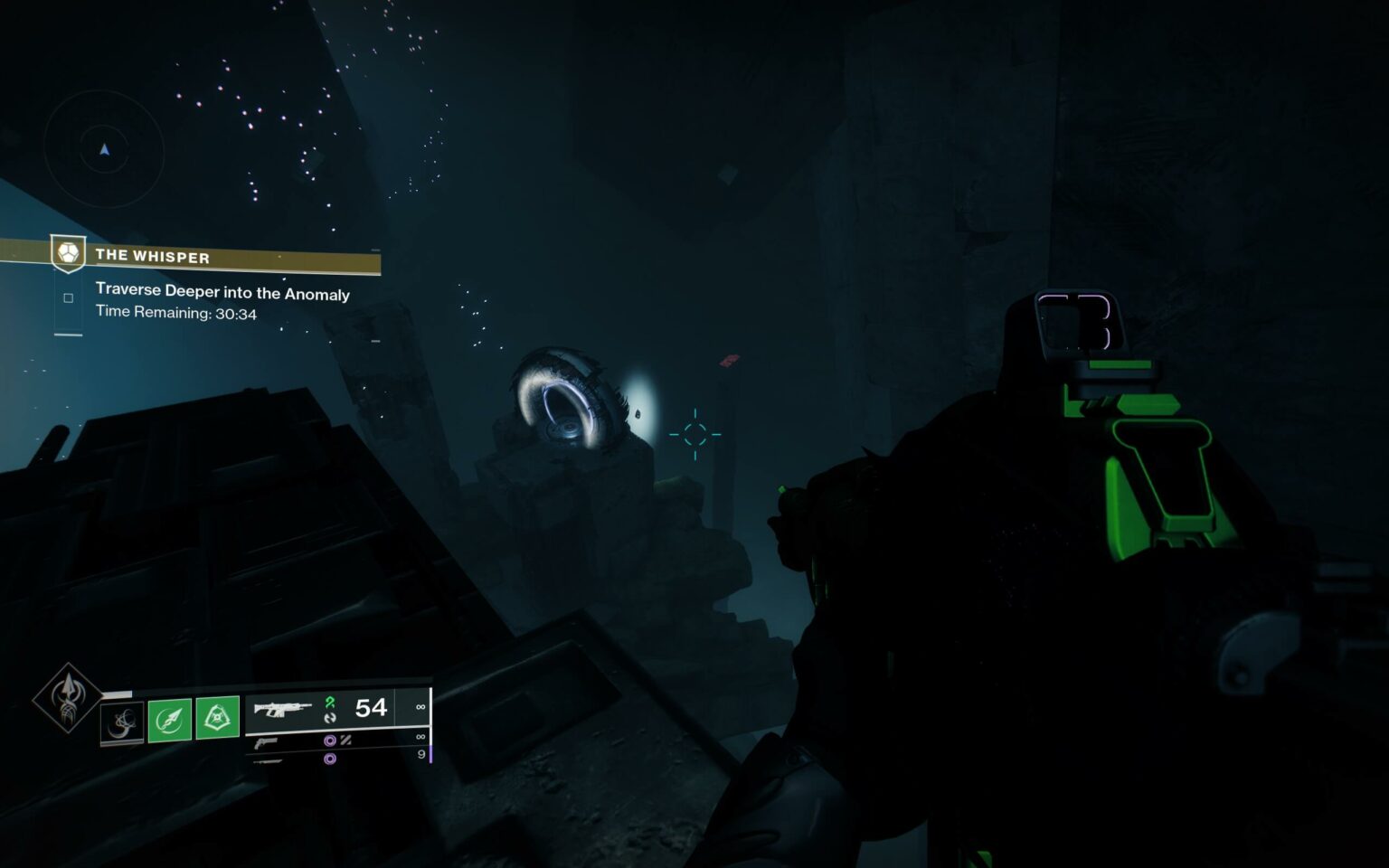Collapse the objective details under quest title
Viewport: 1389px width, 868px height.
click(222, 294)
